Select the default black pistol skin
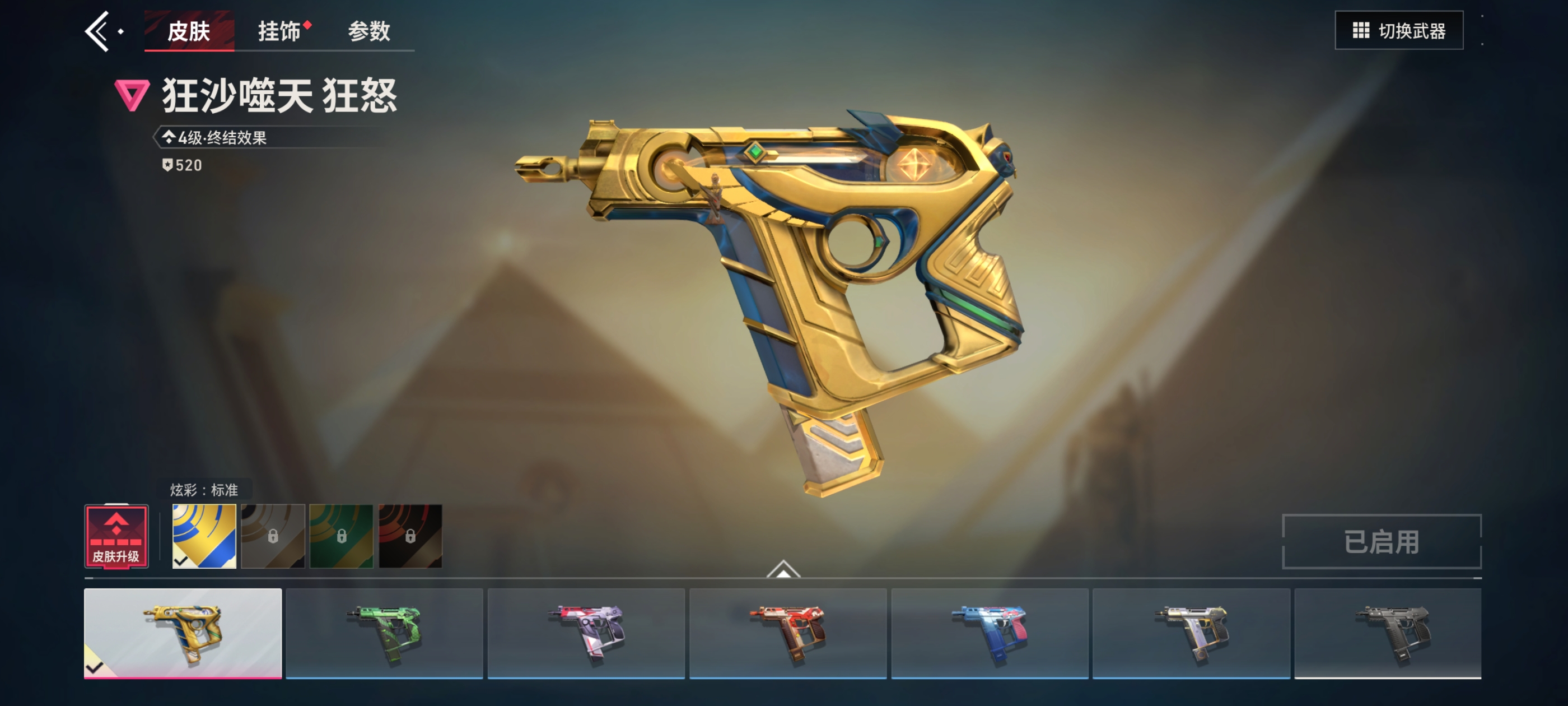 point(1388,633)
